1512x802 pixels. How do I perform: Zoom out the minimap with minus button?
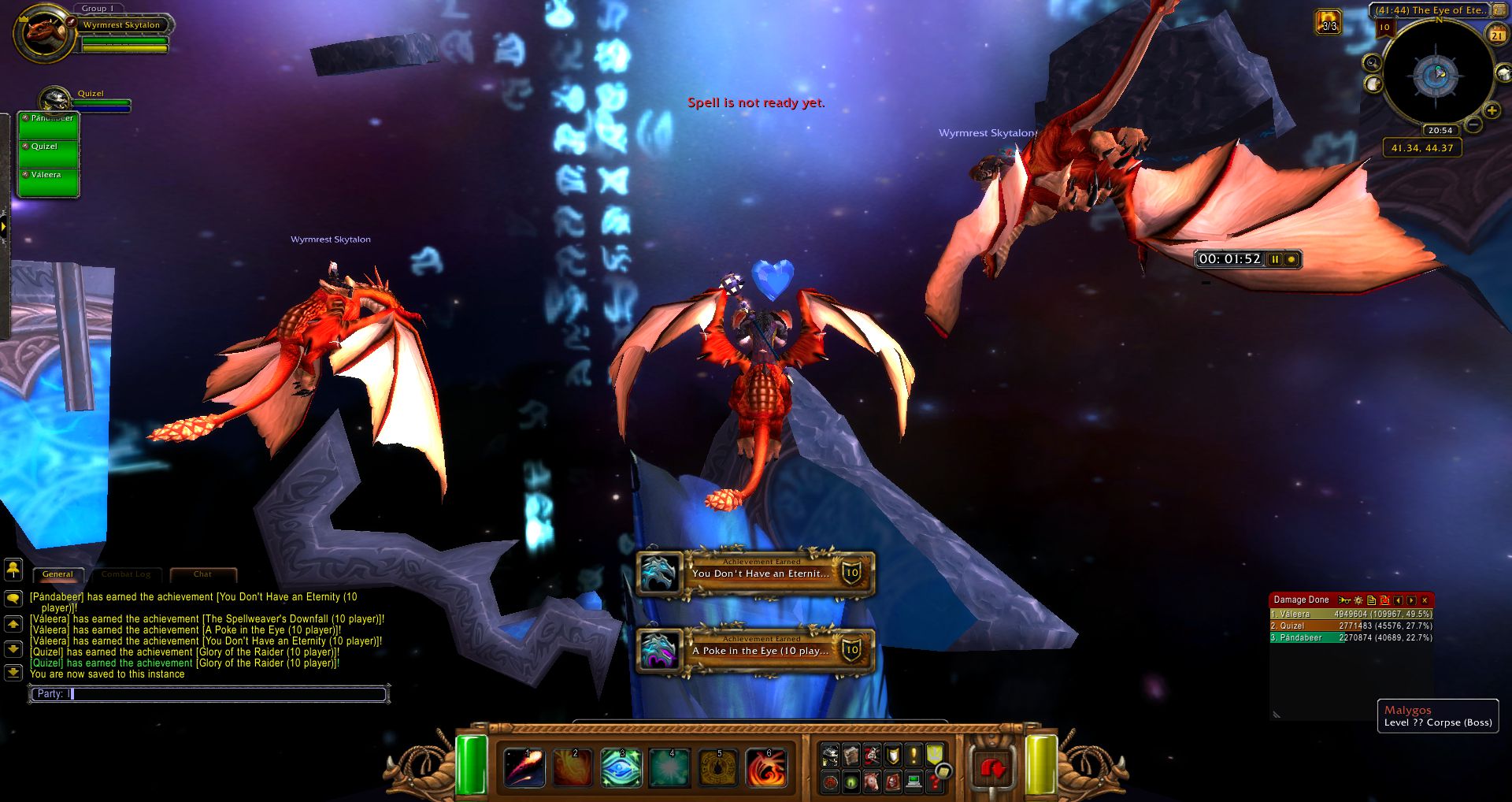pyautogui.click(x=1473, y=125)
